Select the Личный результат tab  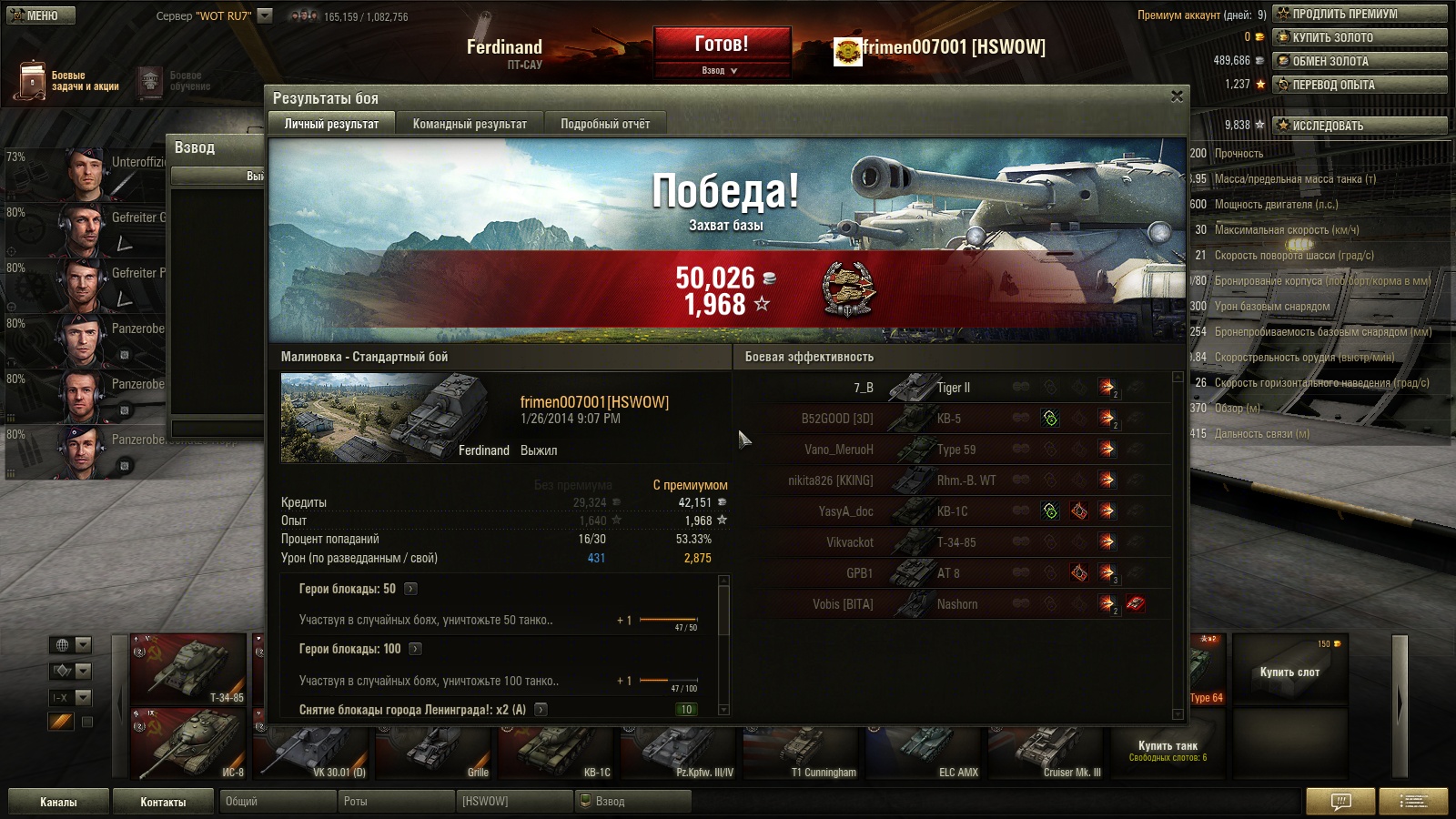coord(331,124)
